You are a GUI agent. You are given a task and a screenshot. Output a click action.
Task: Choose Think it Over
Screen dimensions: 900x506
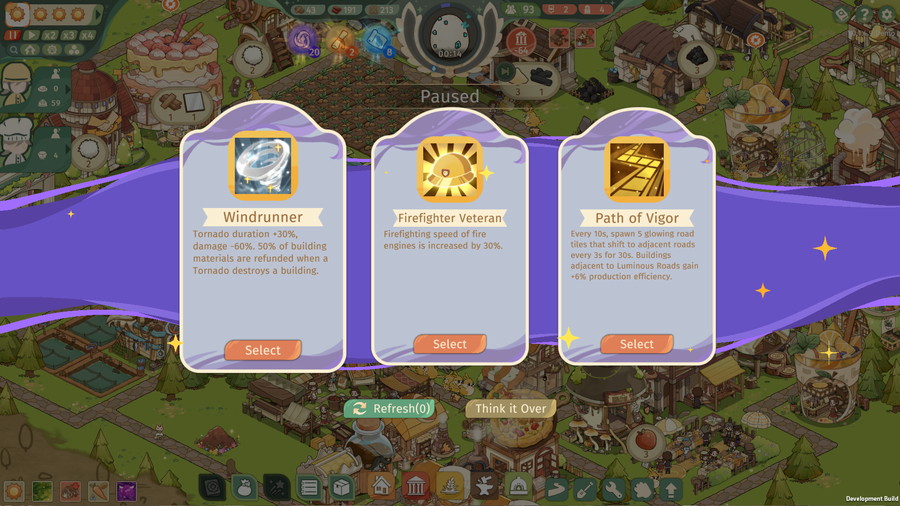pyautogui.click(x=510, y=408)
